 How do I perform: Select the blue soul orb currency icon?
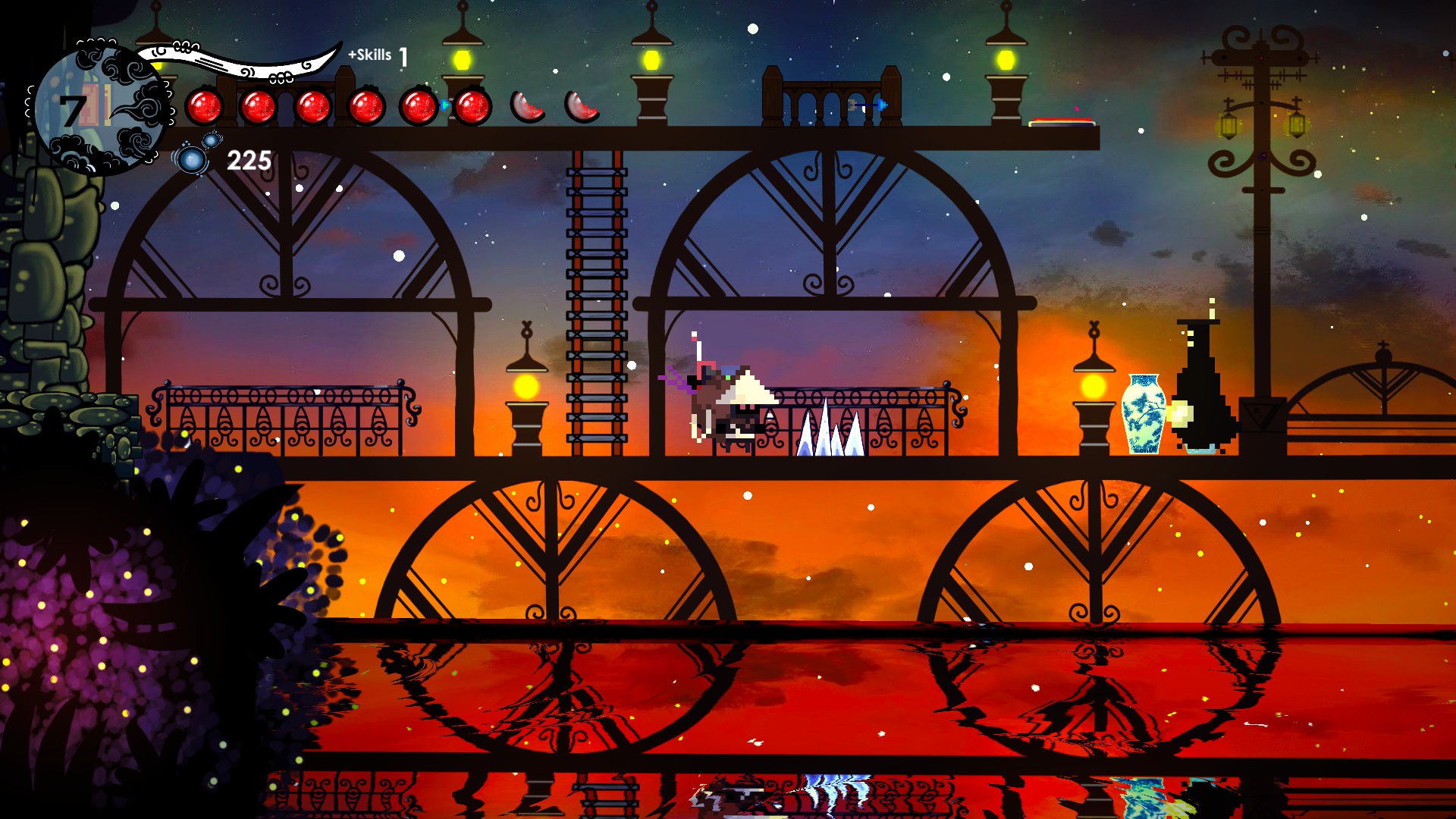(x=195, y=157)
